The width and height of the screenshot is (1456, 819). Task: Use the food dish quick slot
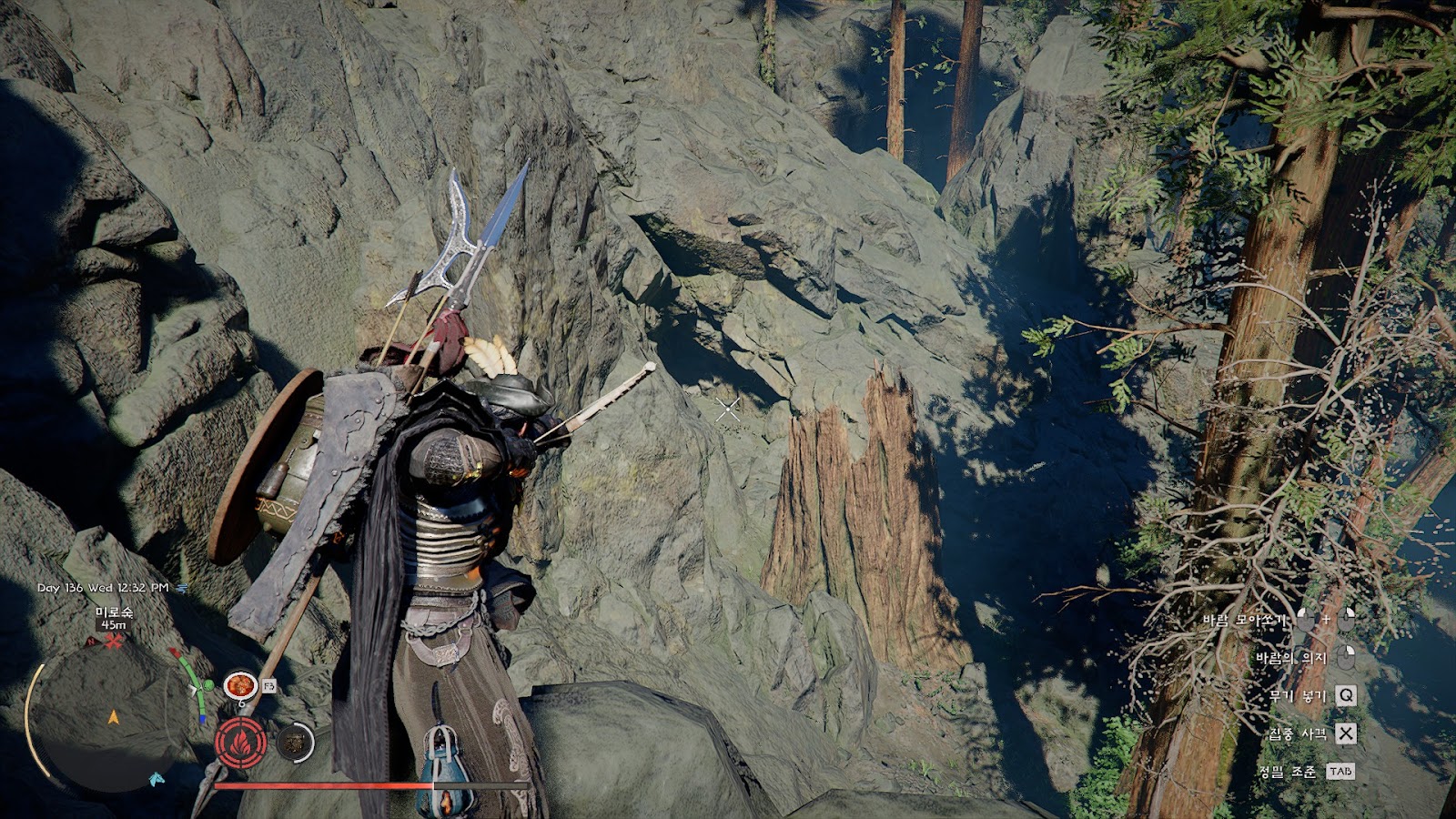[x=240, y=684]
